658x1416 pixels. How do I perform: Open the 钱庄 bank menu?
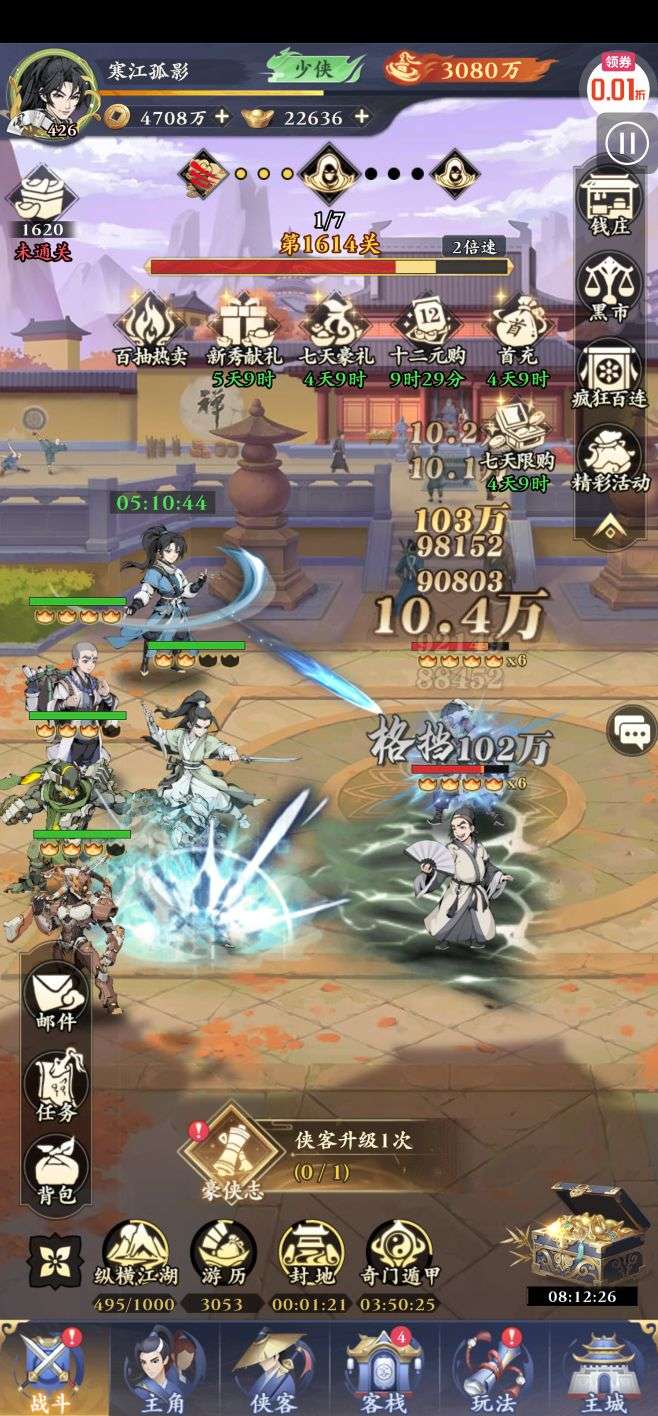click(610, 204)
